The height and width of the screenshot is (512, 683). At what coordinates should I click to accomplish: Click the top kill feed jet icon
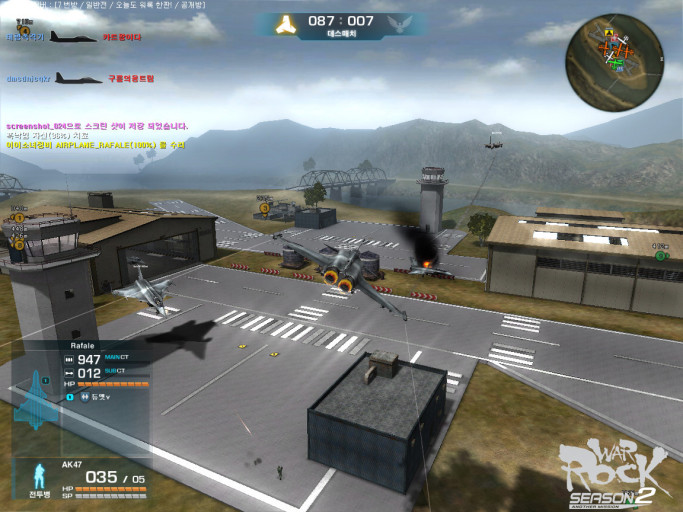coord(73,37)
